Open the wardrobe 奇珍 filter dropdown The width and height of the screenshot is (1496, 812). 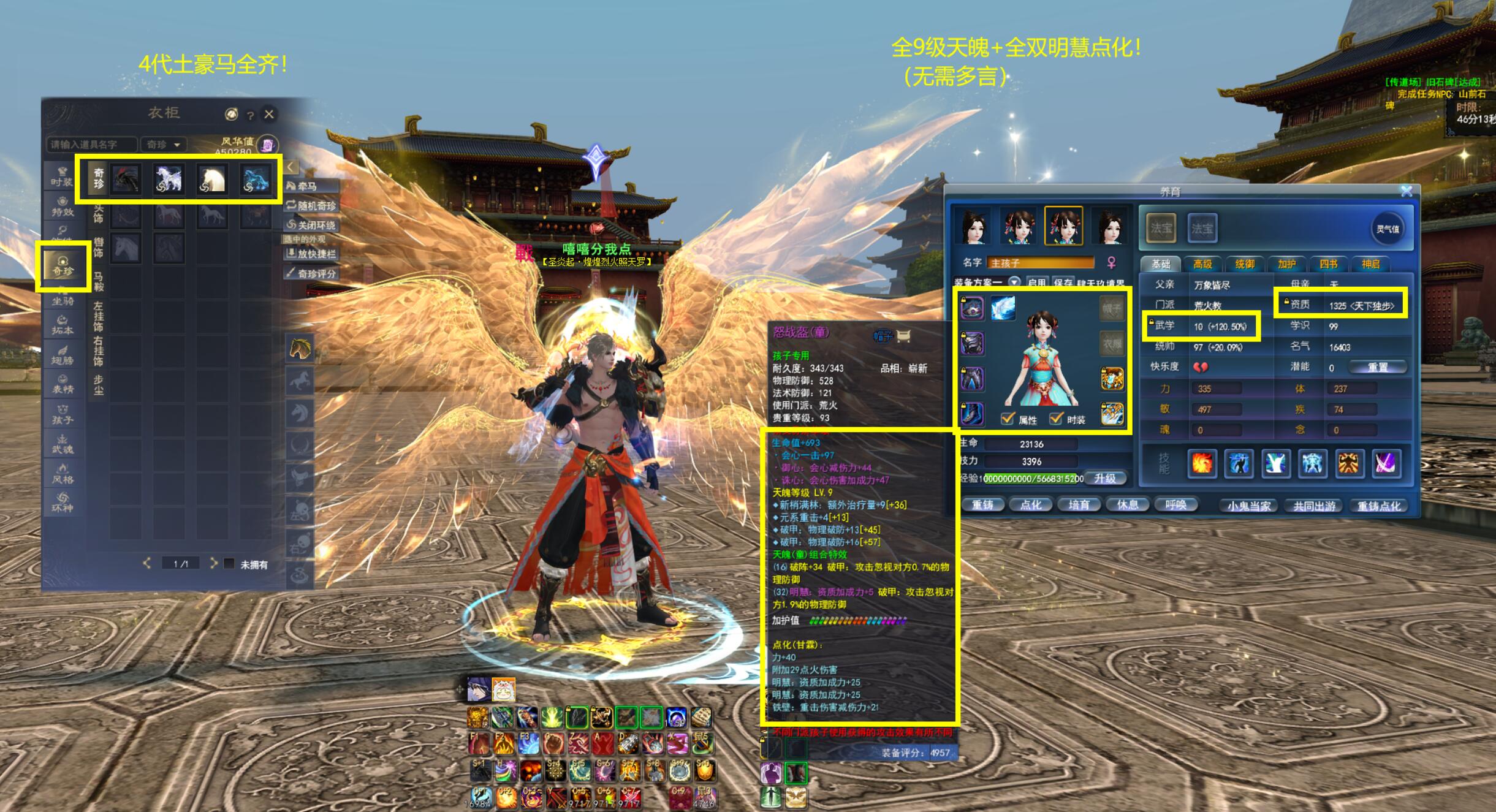[163, 145]
